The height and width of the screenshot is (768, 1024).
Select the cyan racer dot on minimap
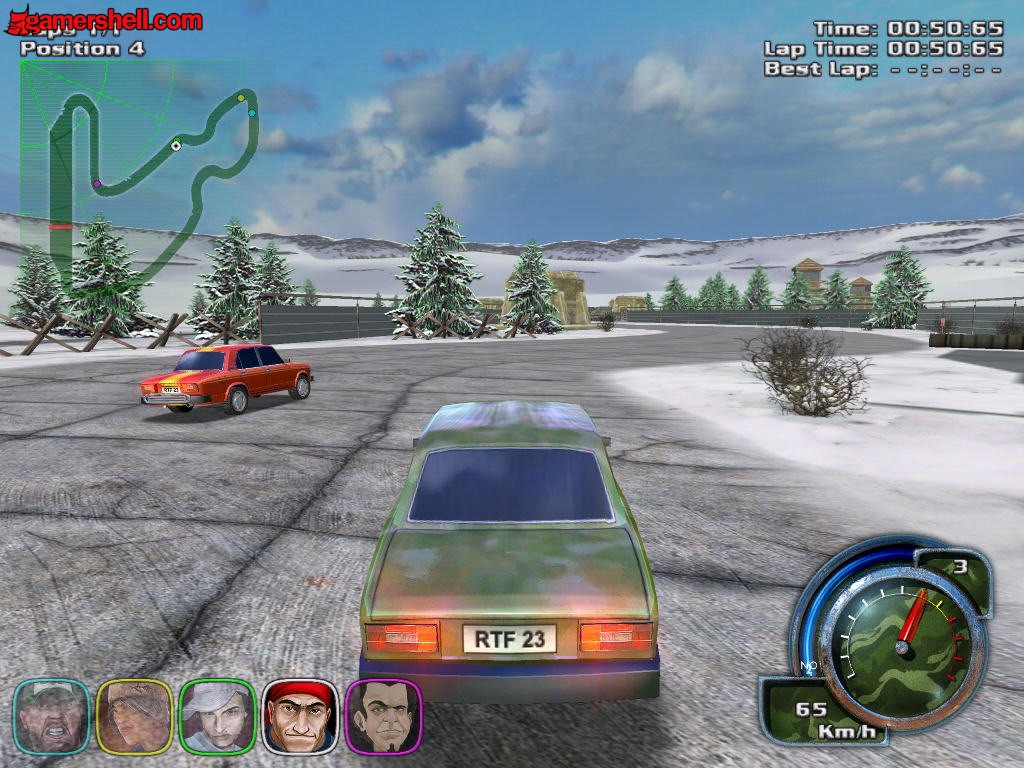252,112
